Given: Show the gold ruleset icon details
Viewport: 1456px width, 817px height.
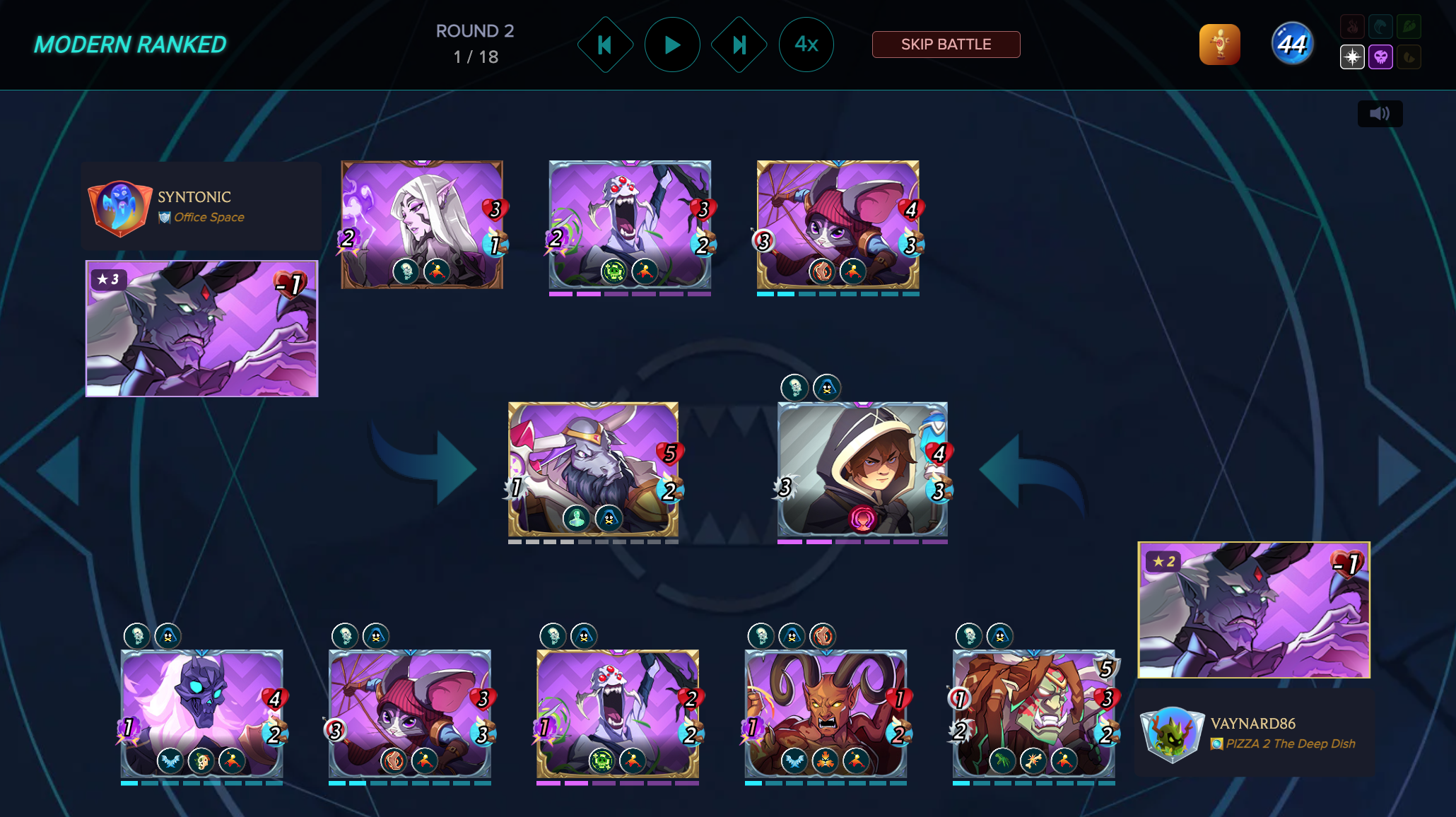Looking at the screenshot, I should point(1219,45).
